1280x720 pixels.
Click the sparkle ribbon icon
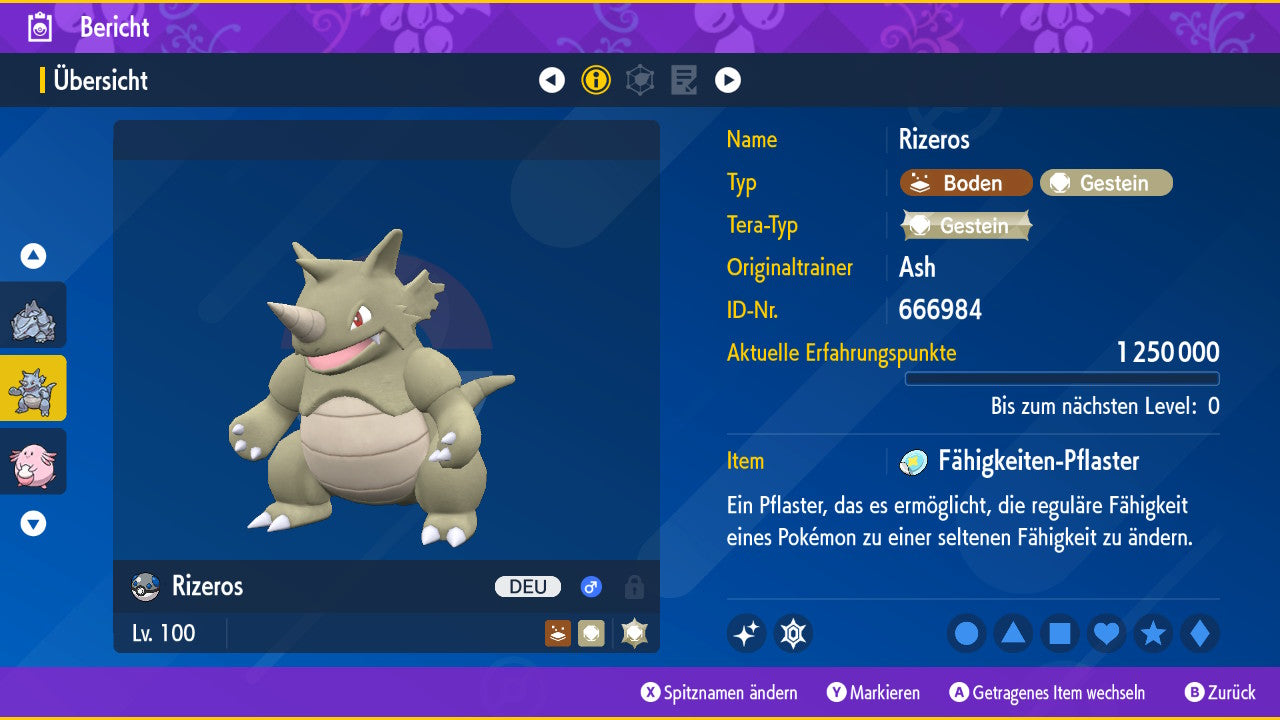tap(746, 633)
